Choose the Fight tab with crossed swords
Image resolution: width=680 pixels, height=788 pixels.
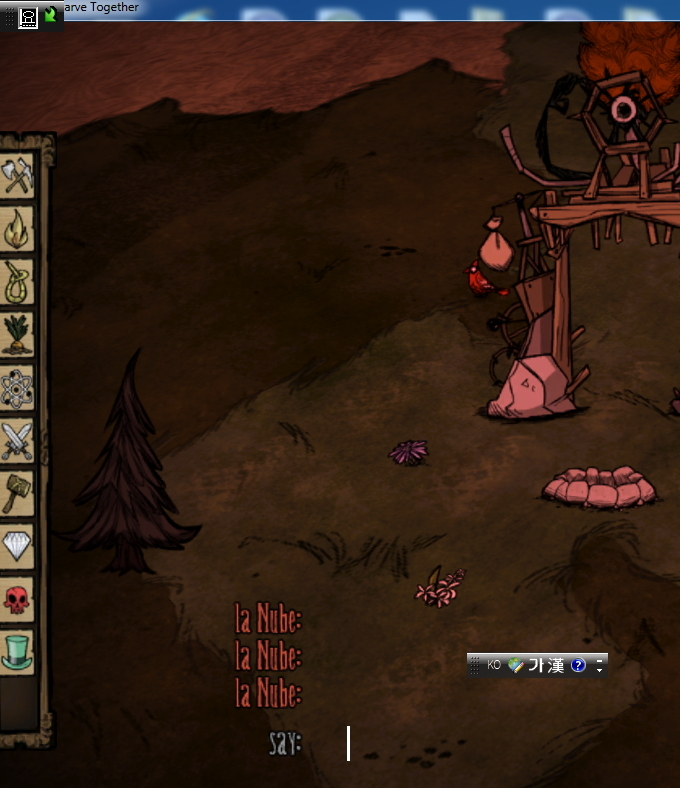[17, 441]
